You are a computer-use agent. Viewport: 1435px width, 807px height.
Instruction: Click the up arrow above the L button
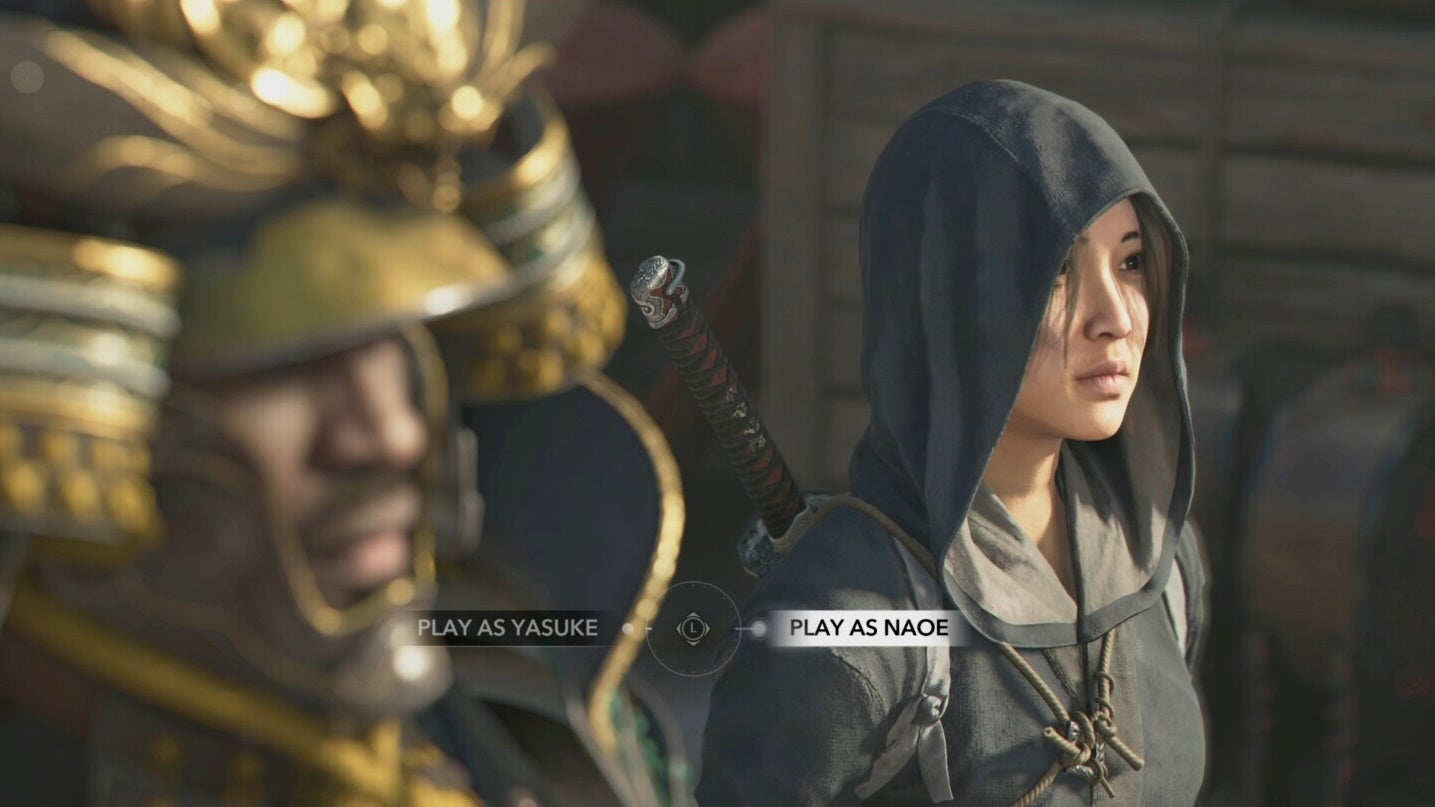pyautogui.click(x=694, y=616)
